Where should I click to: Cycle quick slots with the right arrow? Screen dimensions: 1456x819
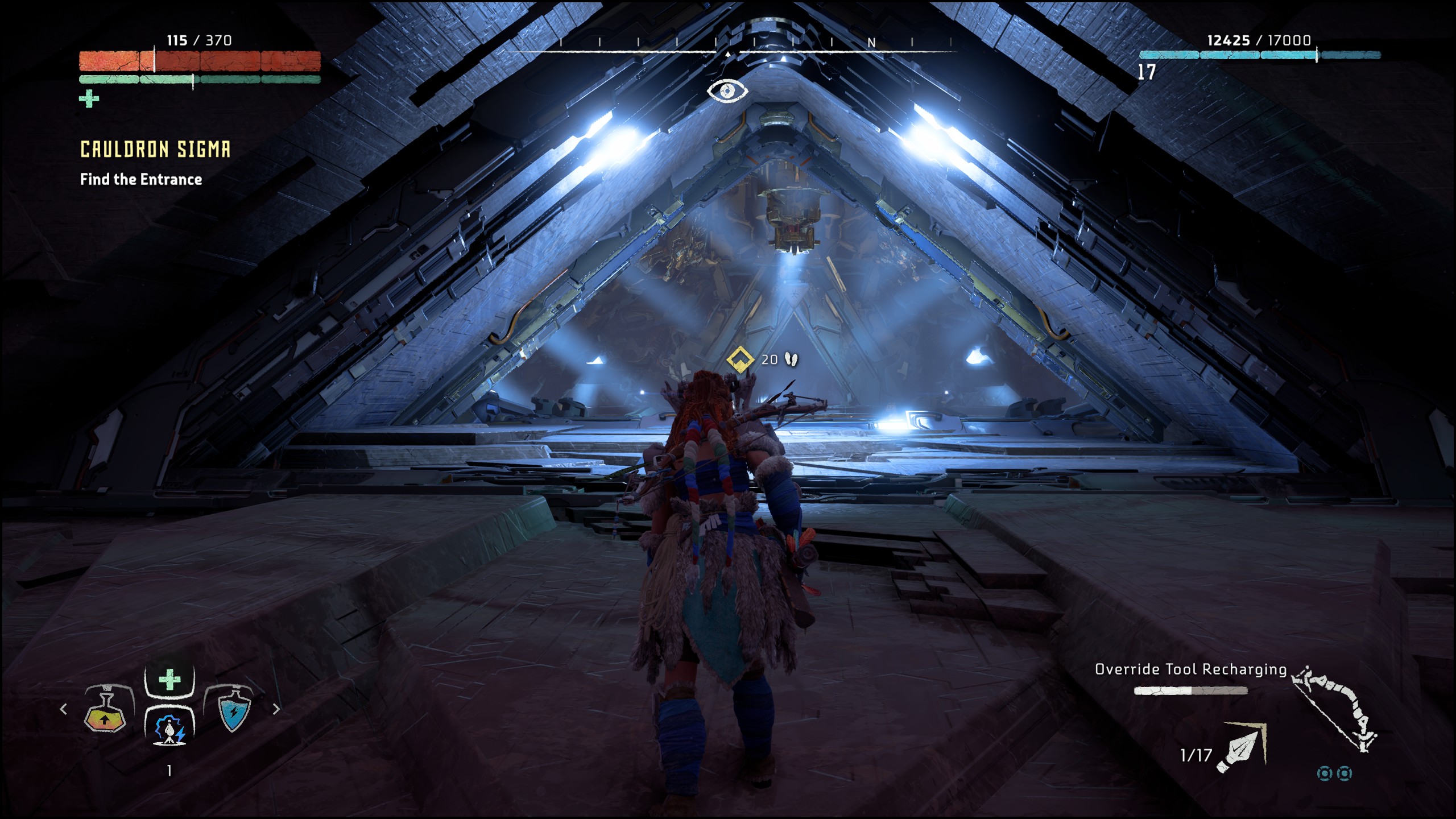click(276, 709)
